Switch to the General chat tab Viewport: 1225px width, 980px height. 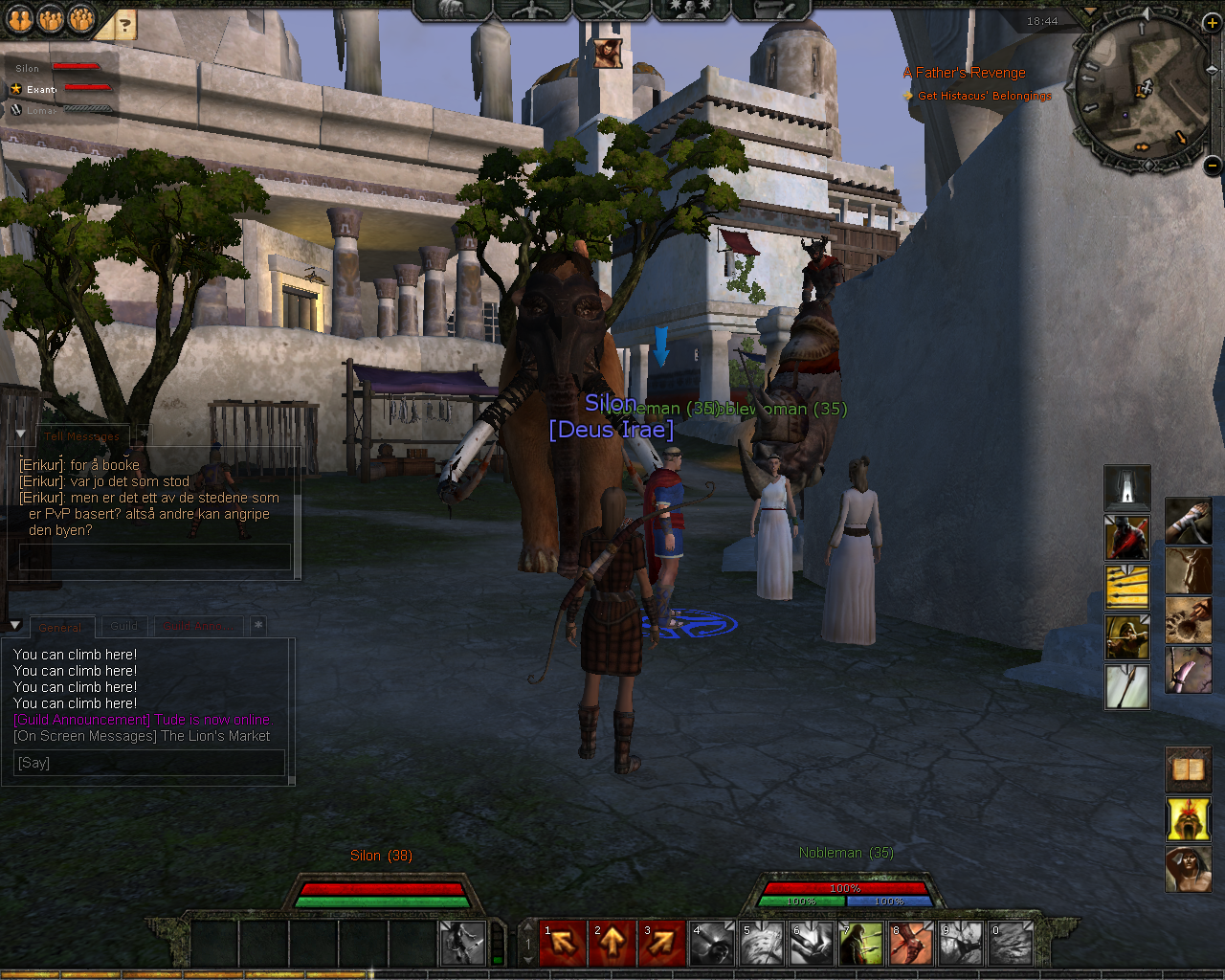point(60,627)
